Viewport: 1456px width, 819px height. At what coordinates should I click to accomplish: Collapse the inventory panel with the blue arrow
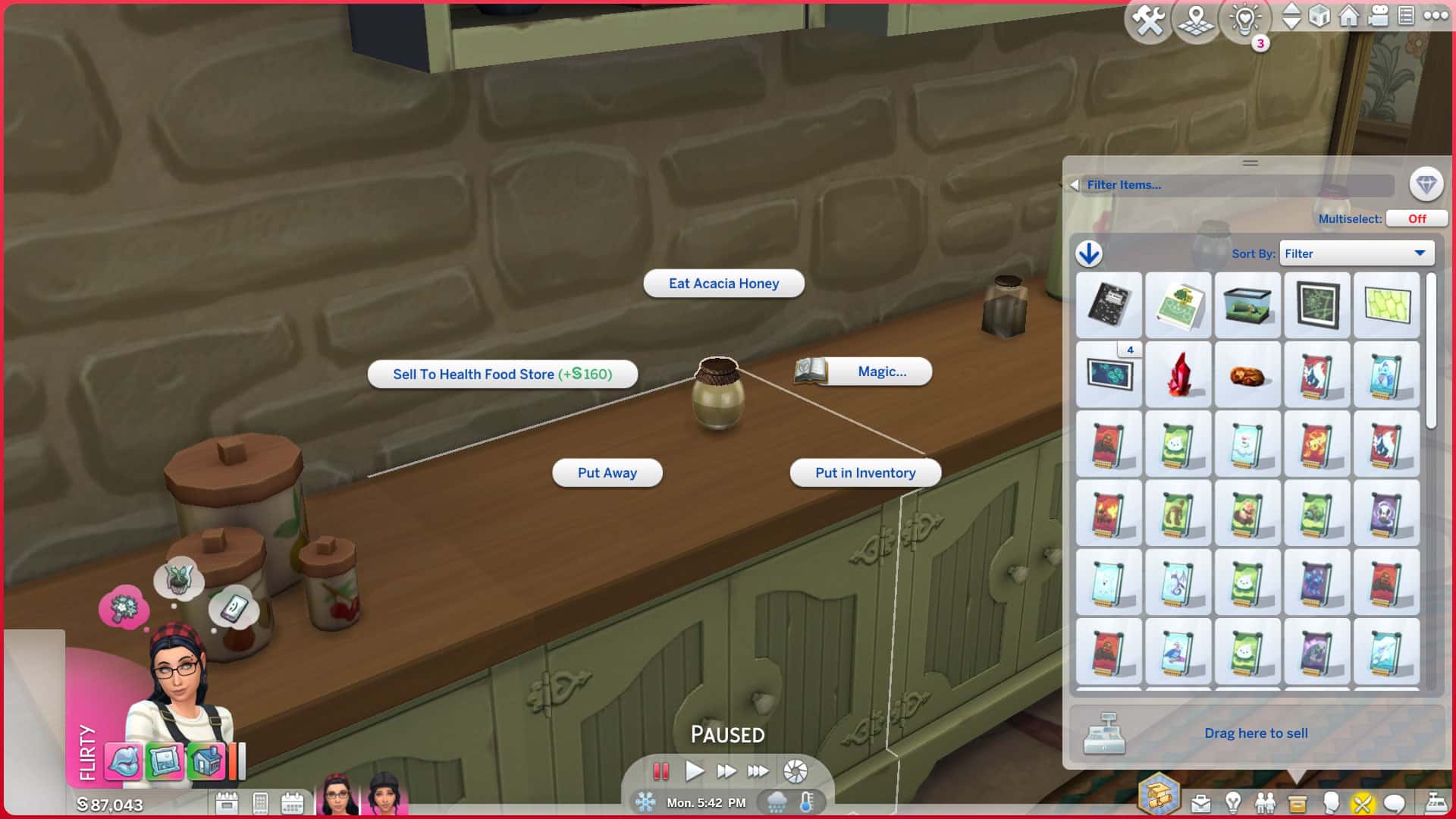(x=1090, y=253)
